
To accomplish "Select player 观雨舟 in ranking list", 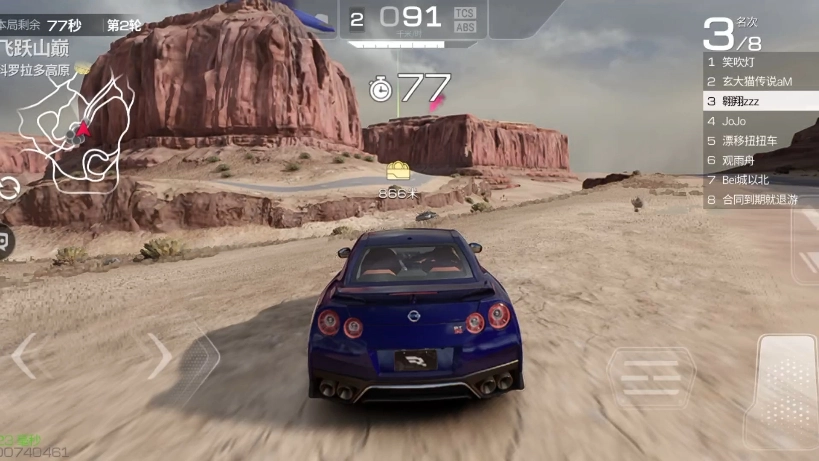I will tap(760, 160).
